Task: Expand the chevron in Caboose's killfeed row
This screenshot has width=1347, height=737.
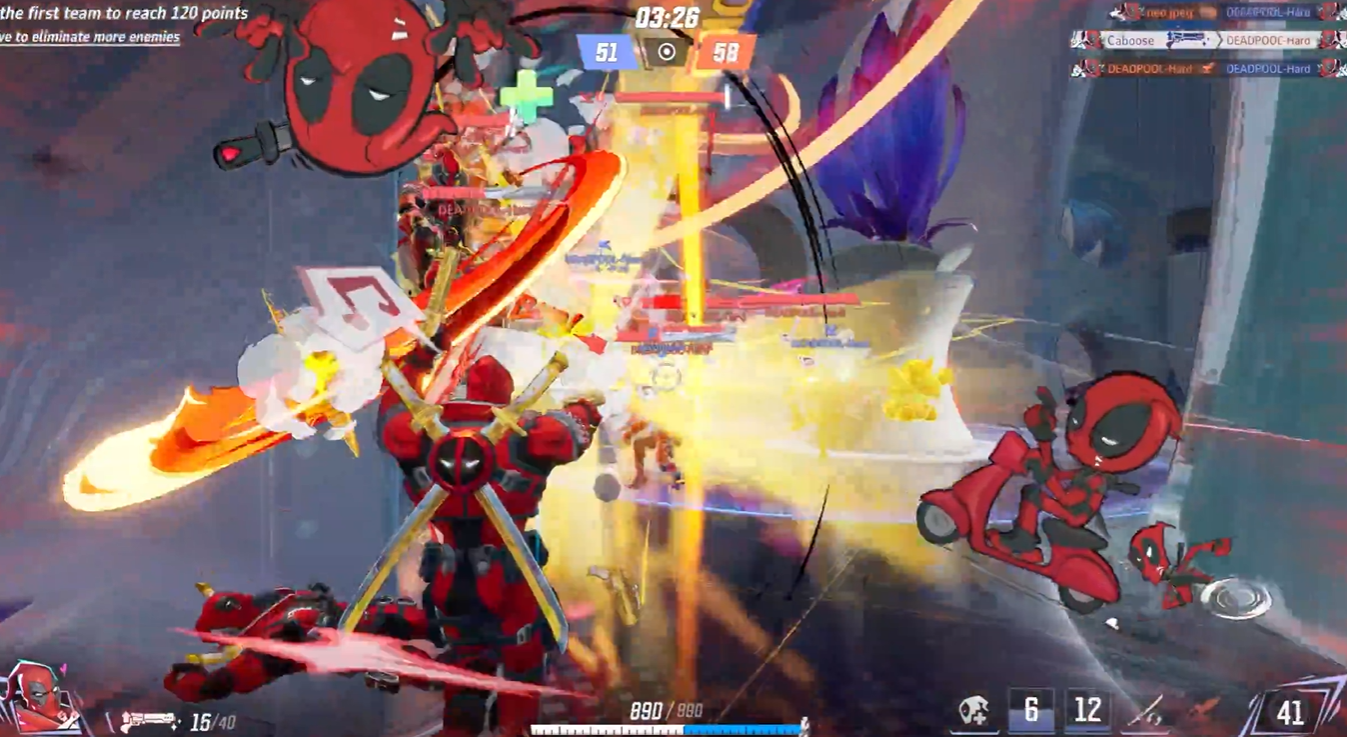Action: pos(1220,40)
